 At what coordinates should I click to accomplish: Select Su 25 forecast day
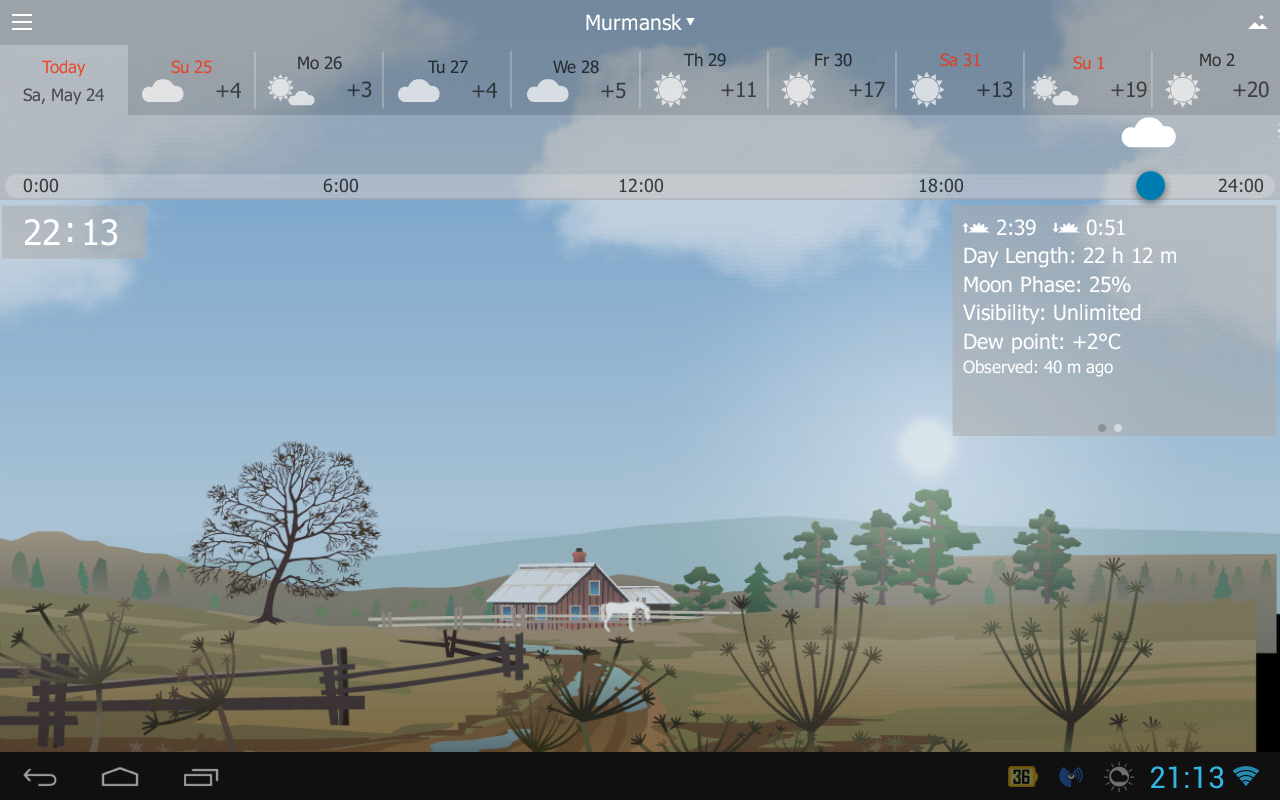click(192, 80)
